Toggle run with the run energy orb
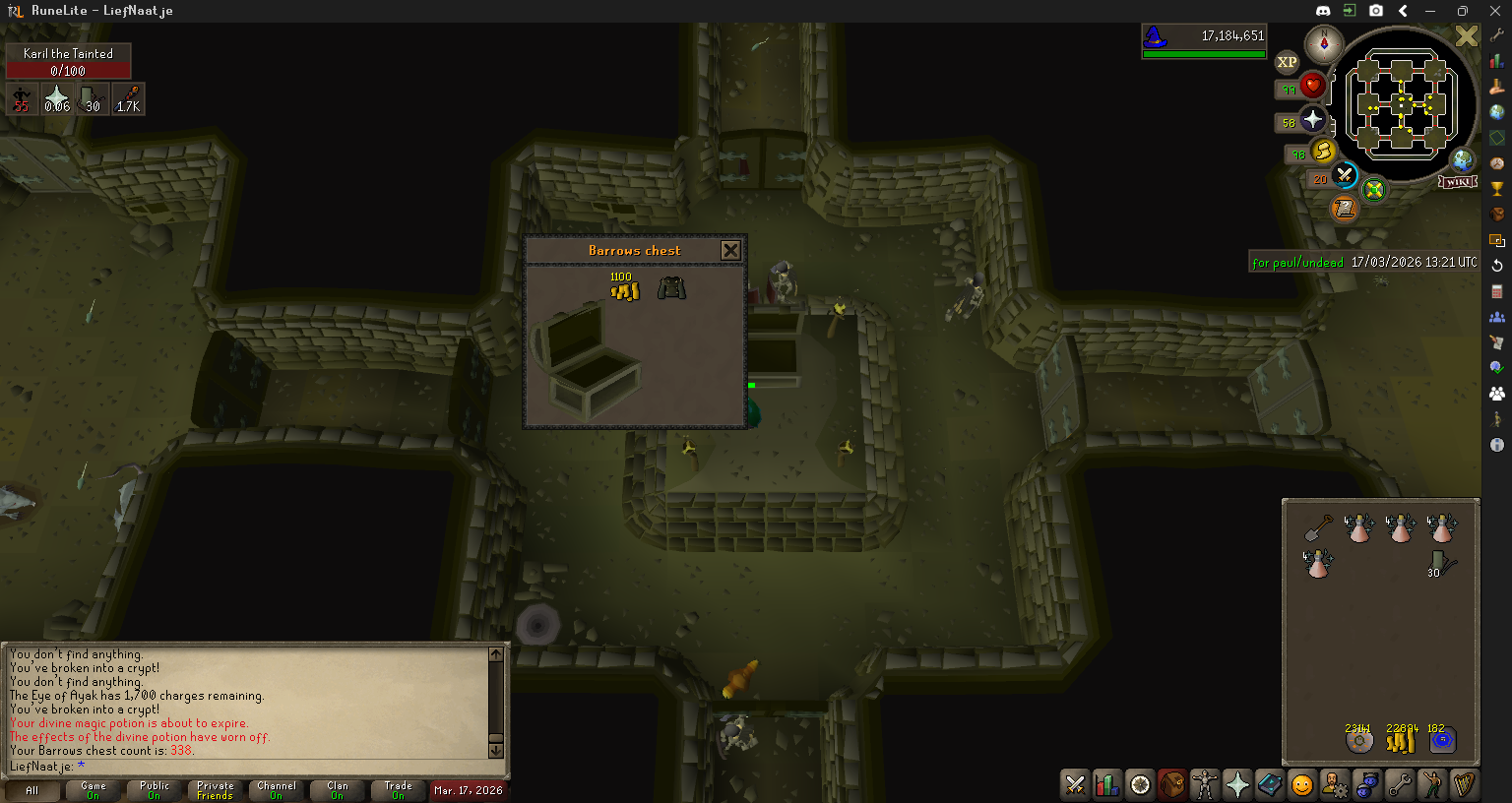The image size is (1512, 803). tap(1324, 151)
